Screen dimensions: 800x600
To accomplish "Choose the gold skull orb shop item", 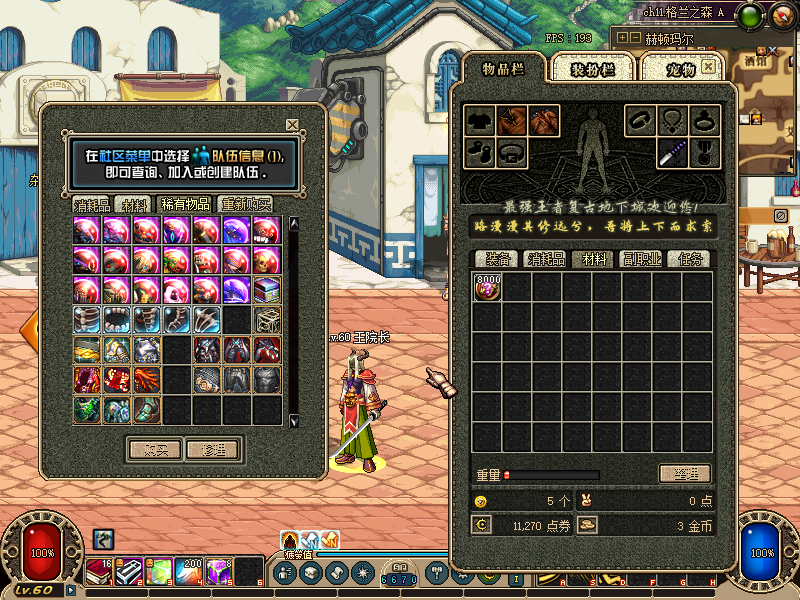I will click(x=266, y=261).
